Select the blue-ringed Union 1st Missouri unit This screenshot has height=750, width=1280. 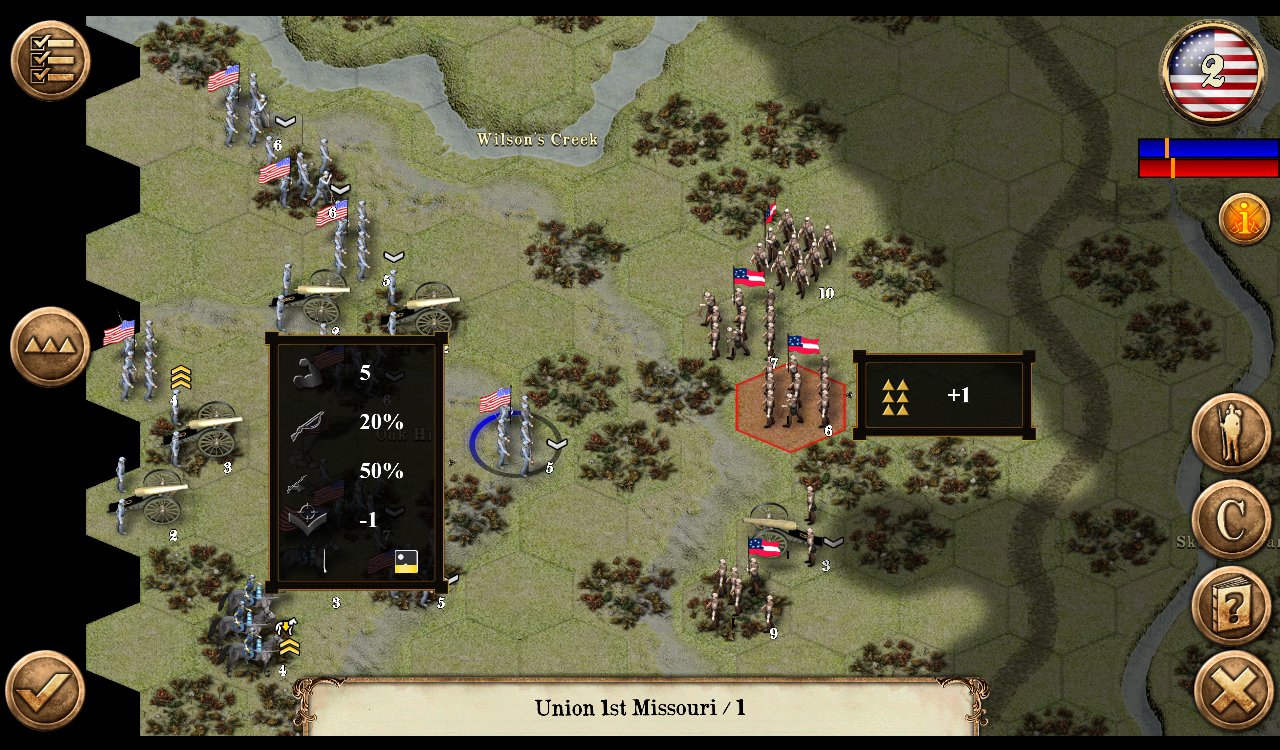514,438
